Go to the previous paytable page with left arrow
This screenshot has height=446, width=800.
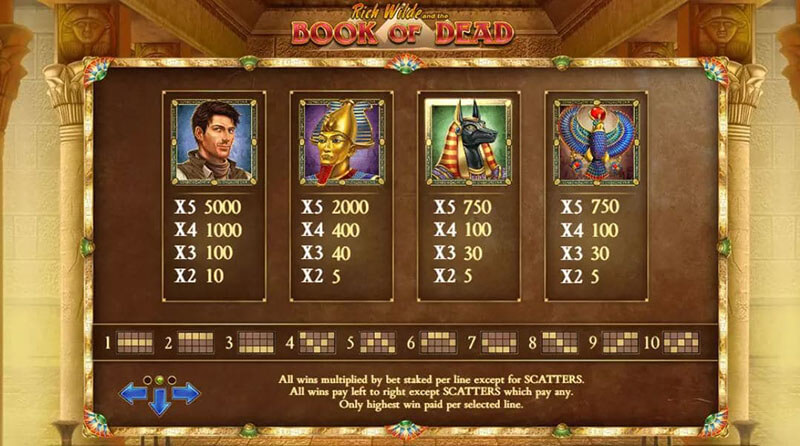(x=133, y=393)
